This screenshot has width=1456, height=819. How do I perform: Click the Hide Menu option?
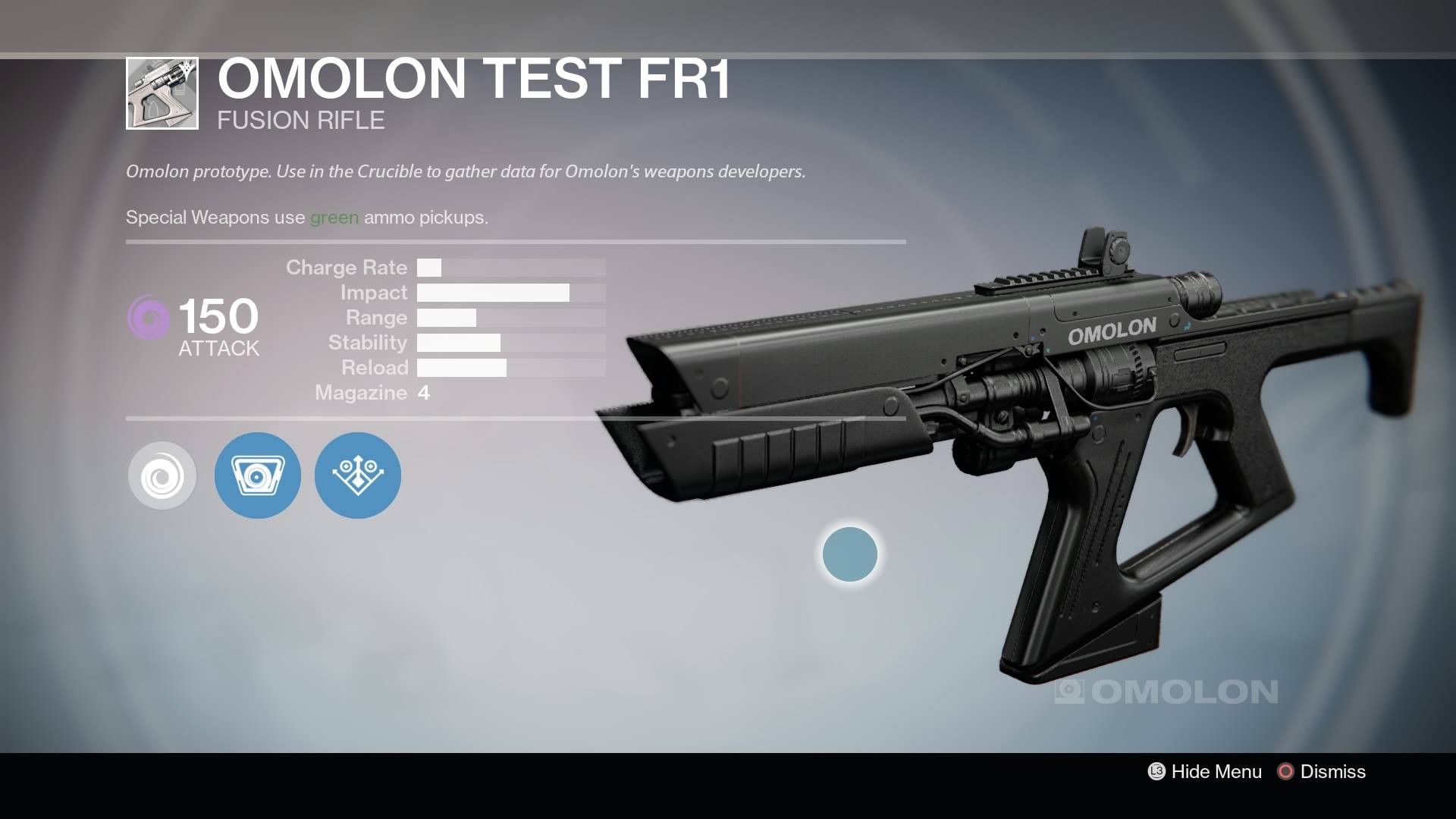tap(1206, 772)
